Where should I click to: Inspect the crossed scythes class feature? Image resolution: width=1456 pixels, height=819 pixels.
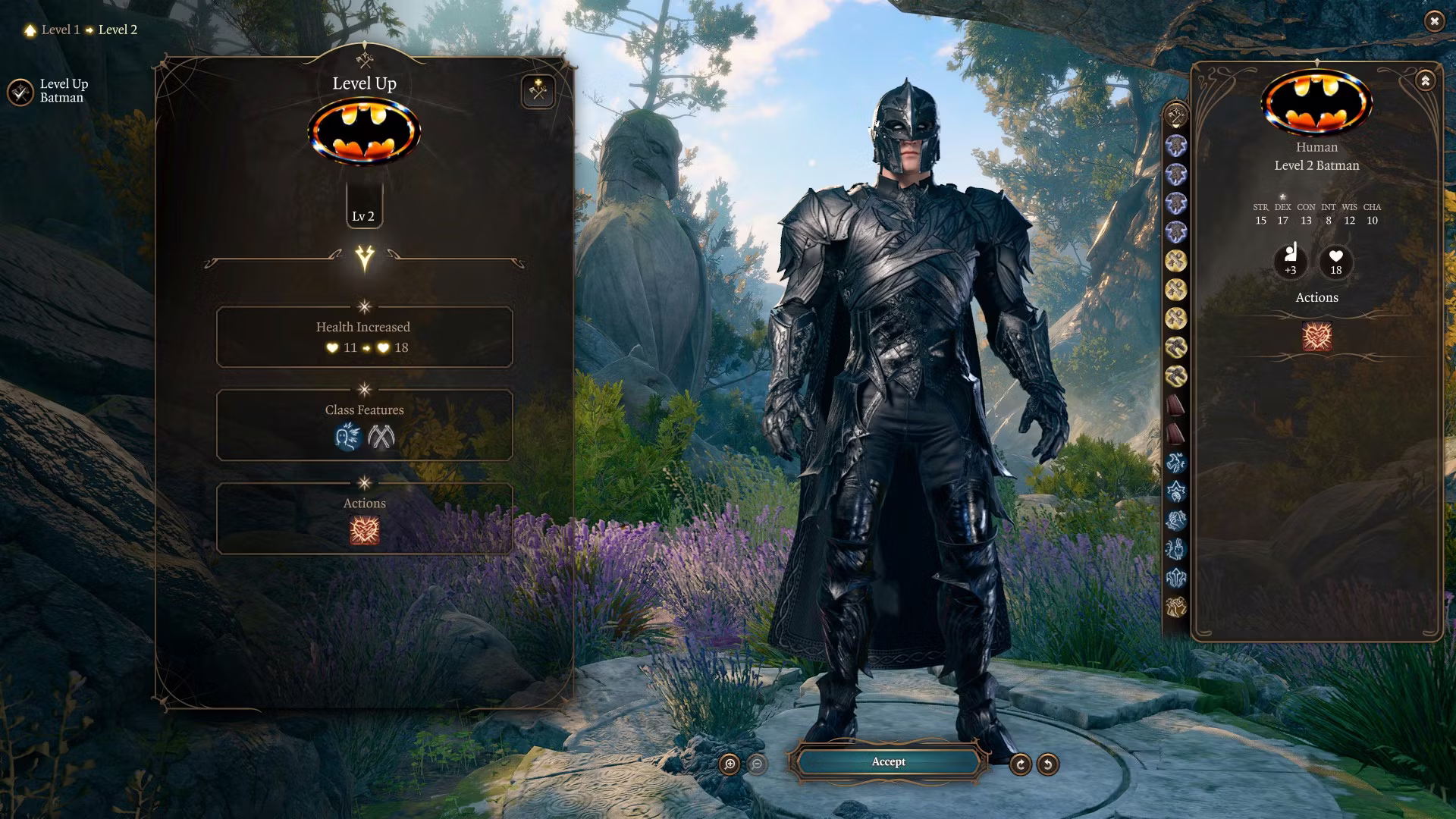click(x=381, y=437)
